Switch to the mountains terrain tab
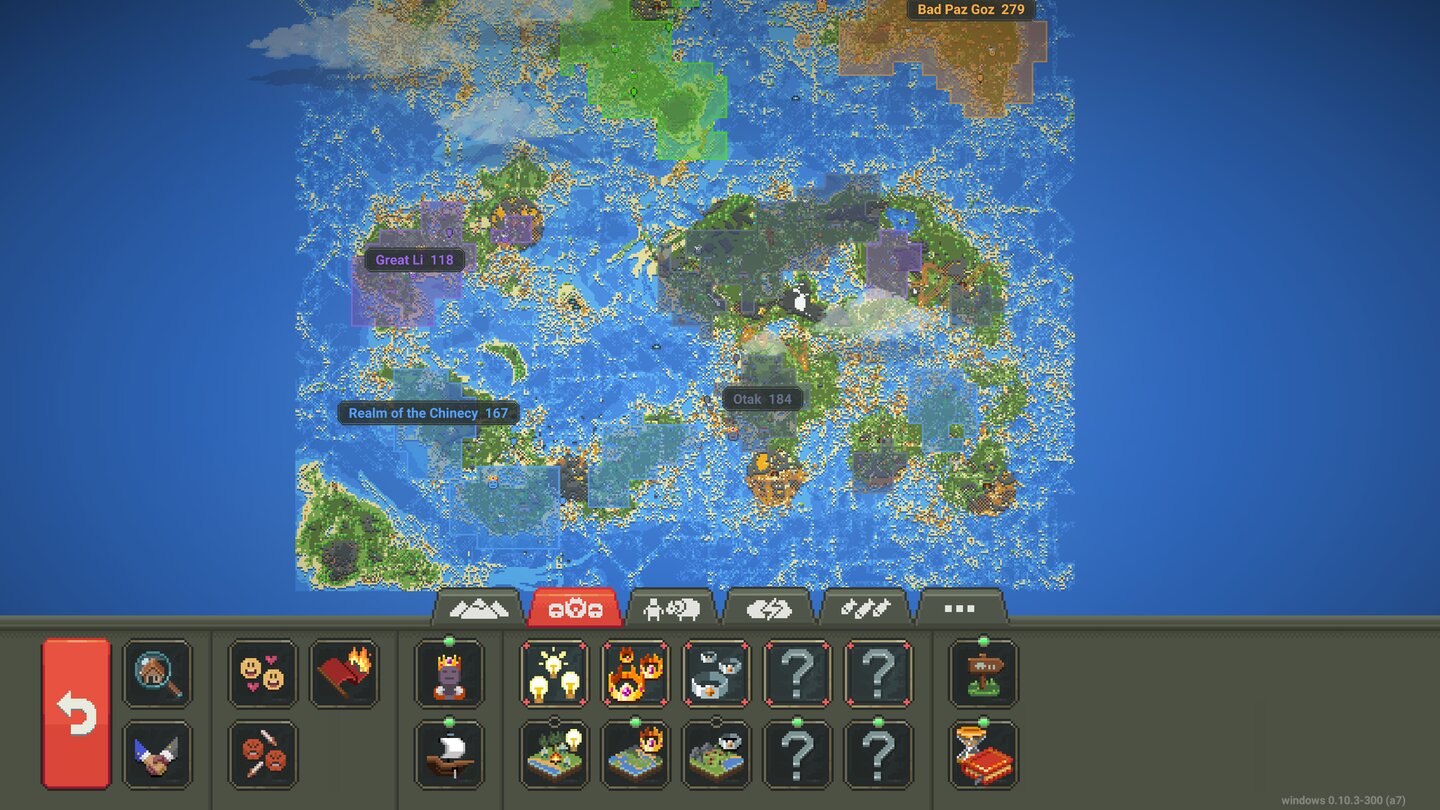Image resolution: width=1440 pixels, height=810 pixels. click(478, 606)
